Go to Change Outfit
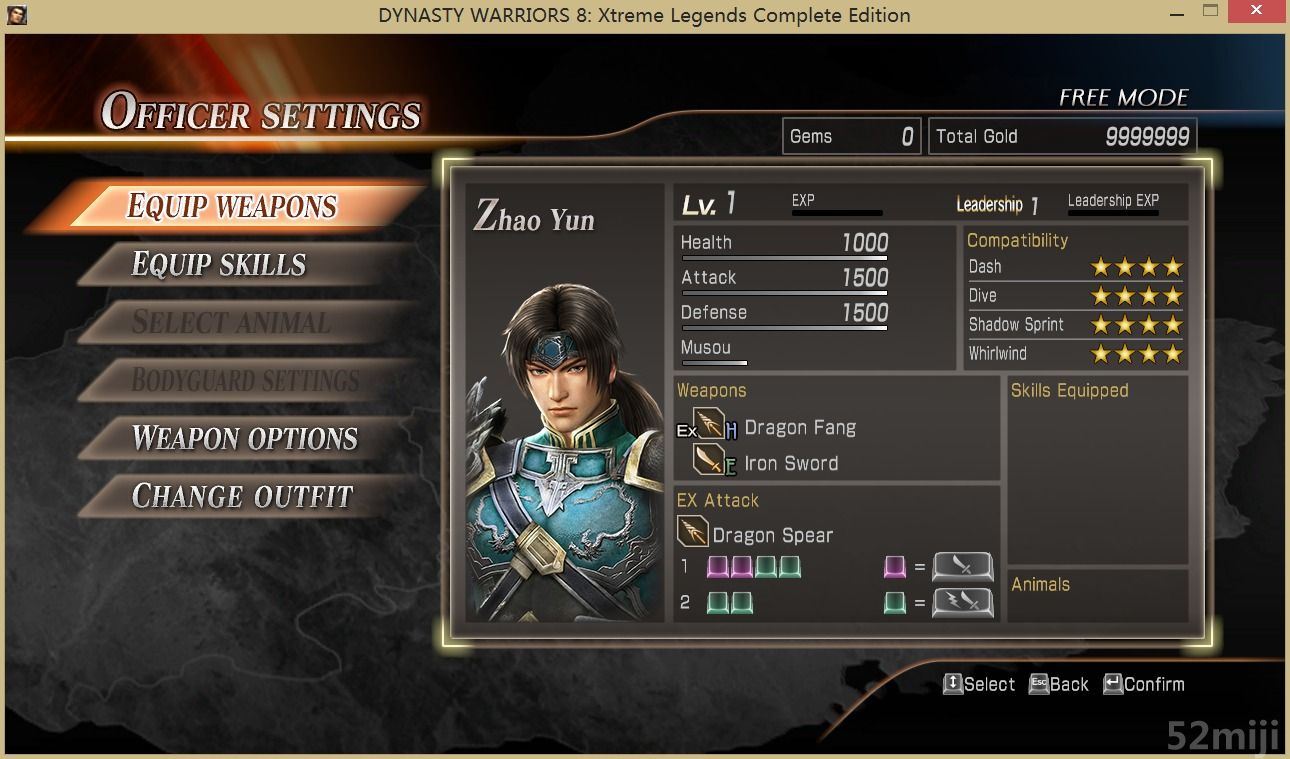This screenshot has height=759, width=1290. coord(242,497)
